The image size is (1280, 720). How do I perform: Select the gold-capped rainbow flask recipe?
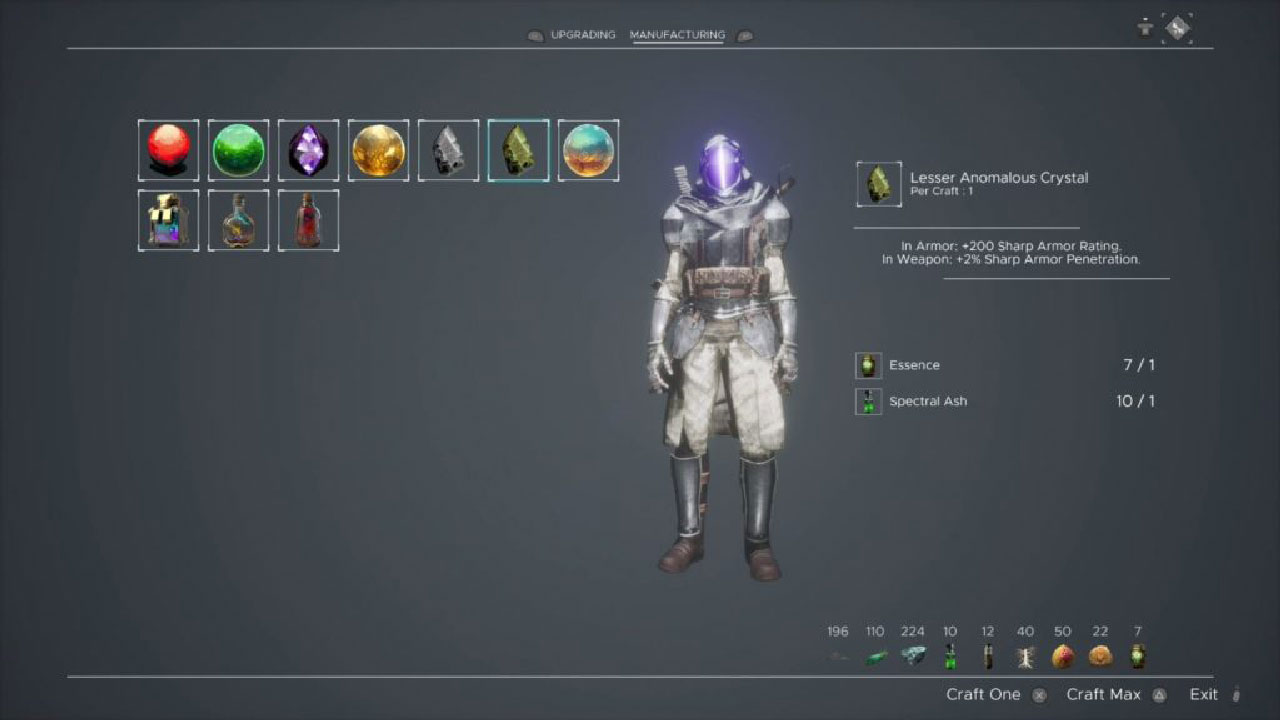[168, 220]
